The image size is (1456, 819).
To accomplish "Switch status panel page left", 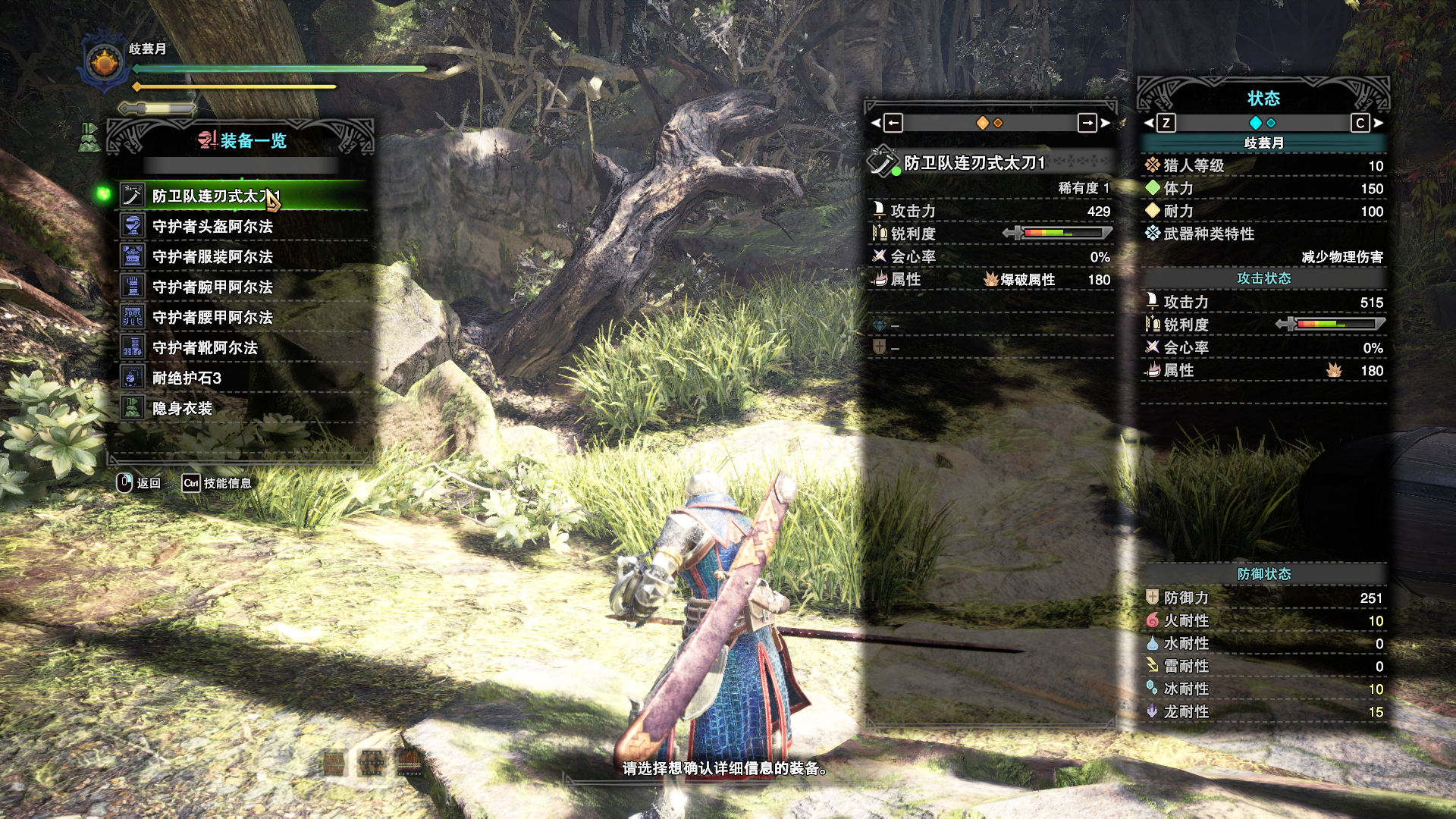I will (1164, 123).
